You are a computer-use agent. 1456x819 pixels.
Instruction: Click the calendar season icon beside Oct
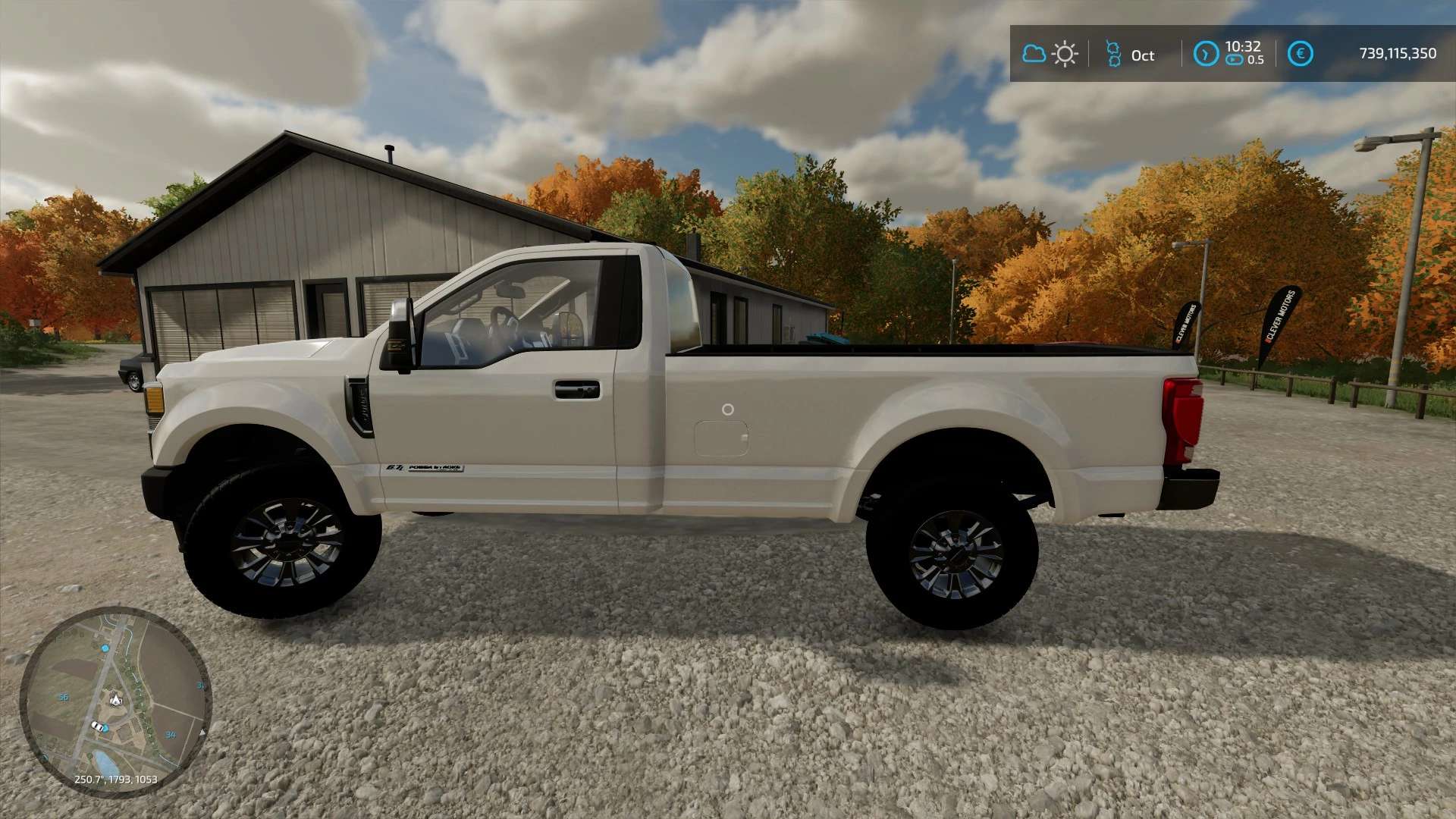tap(1113, 54)
